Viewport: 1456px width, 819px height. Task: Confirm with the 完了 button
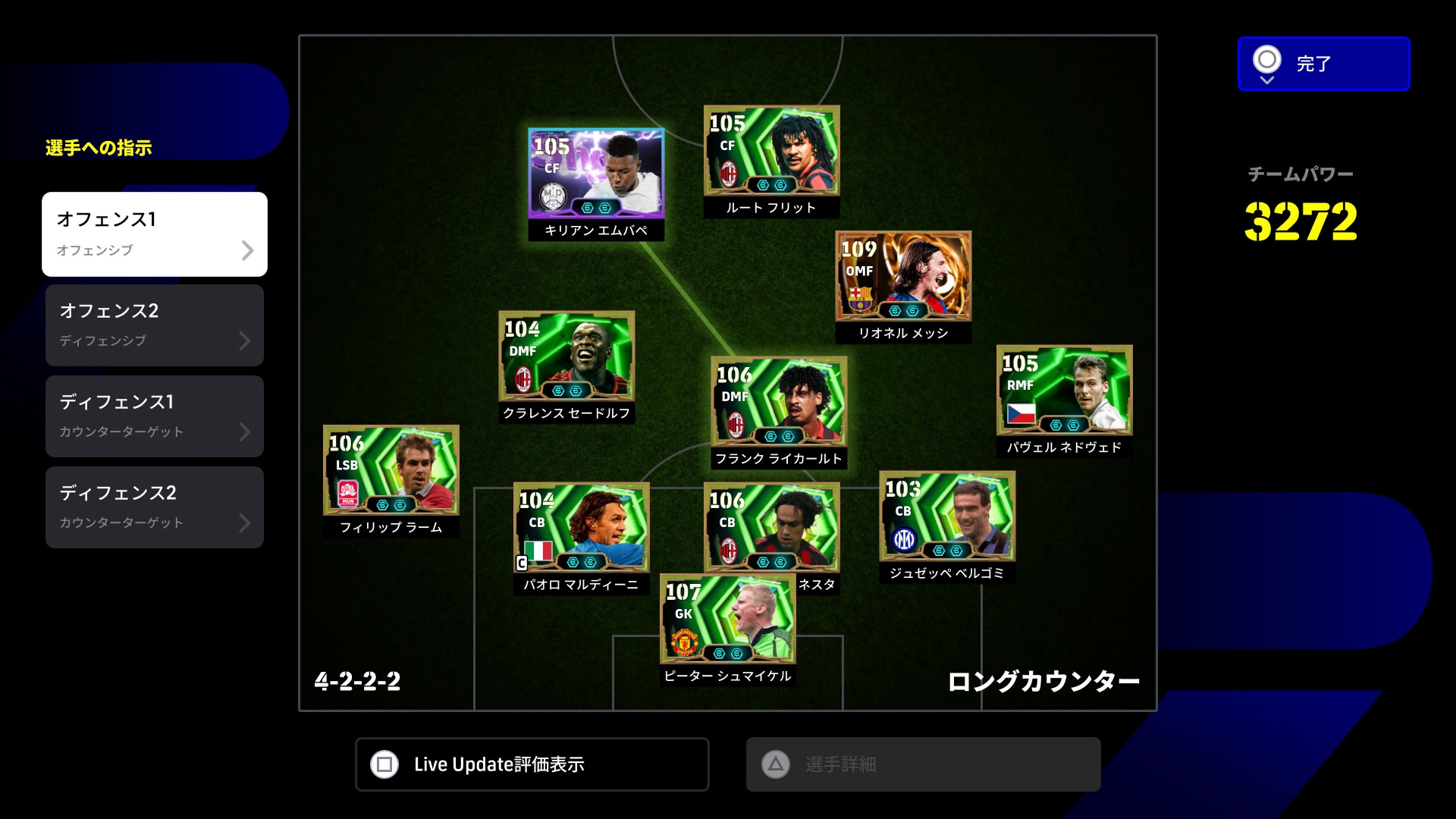click(1323, 64)
